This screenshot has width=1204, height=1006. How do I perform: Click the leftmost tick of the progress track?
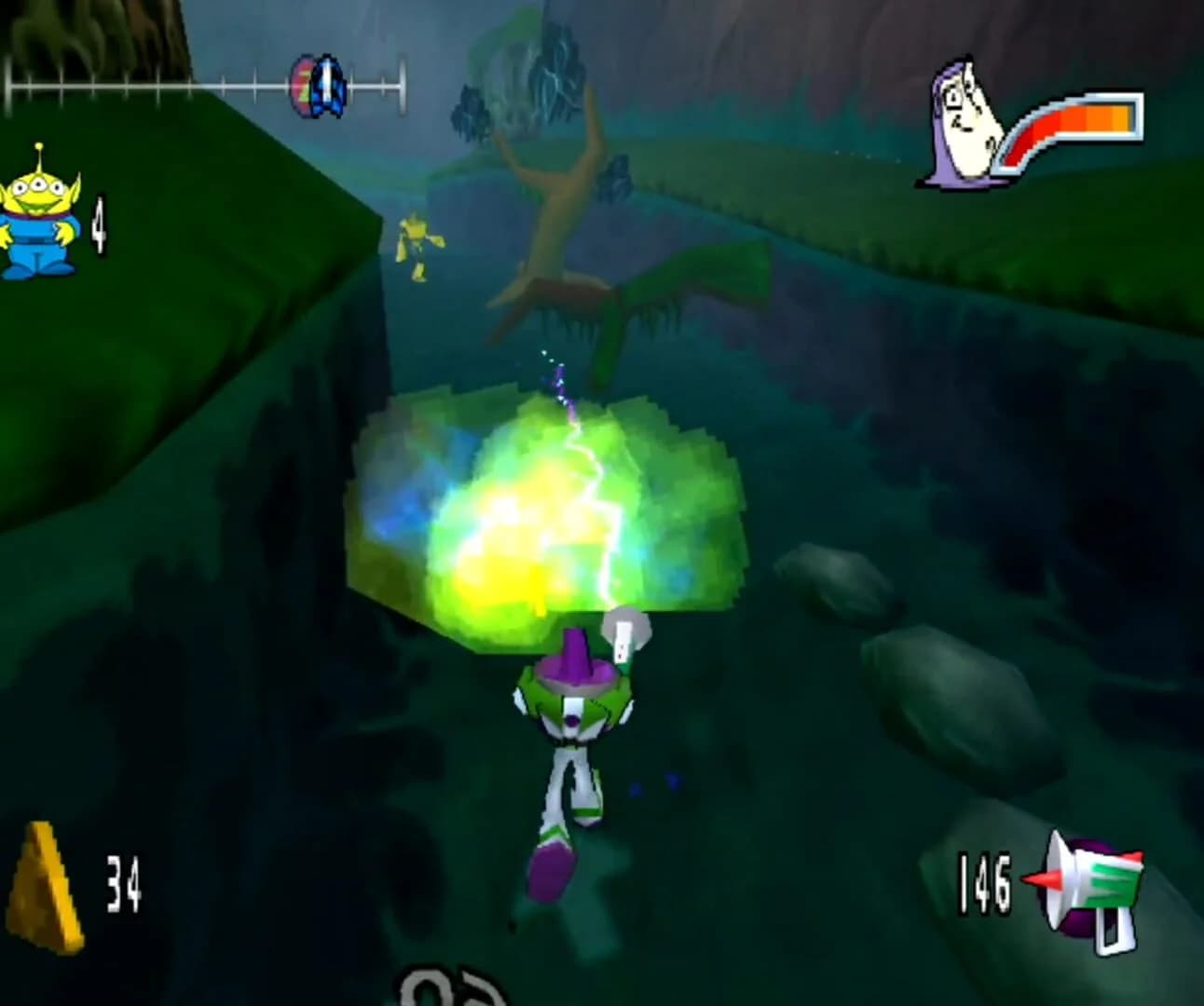tap(7, 86)
